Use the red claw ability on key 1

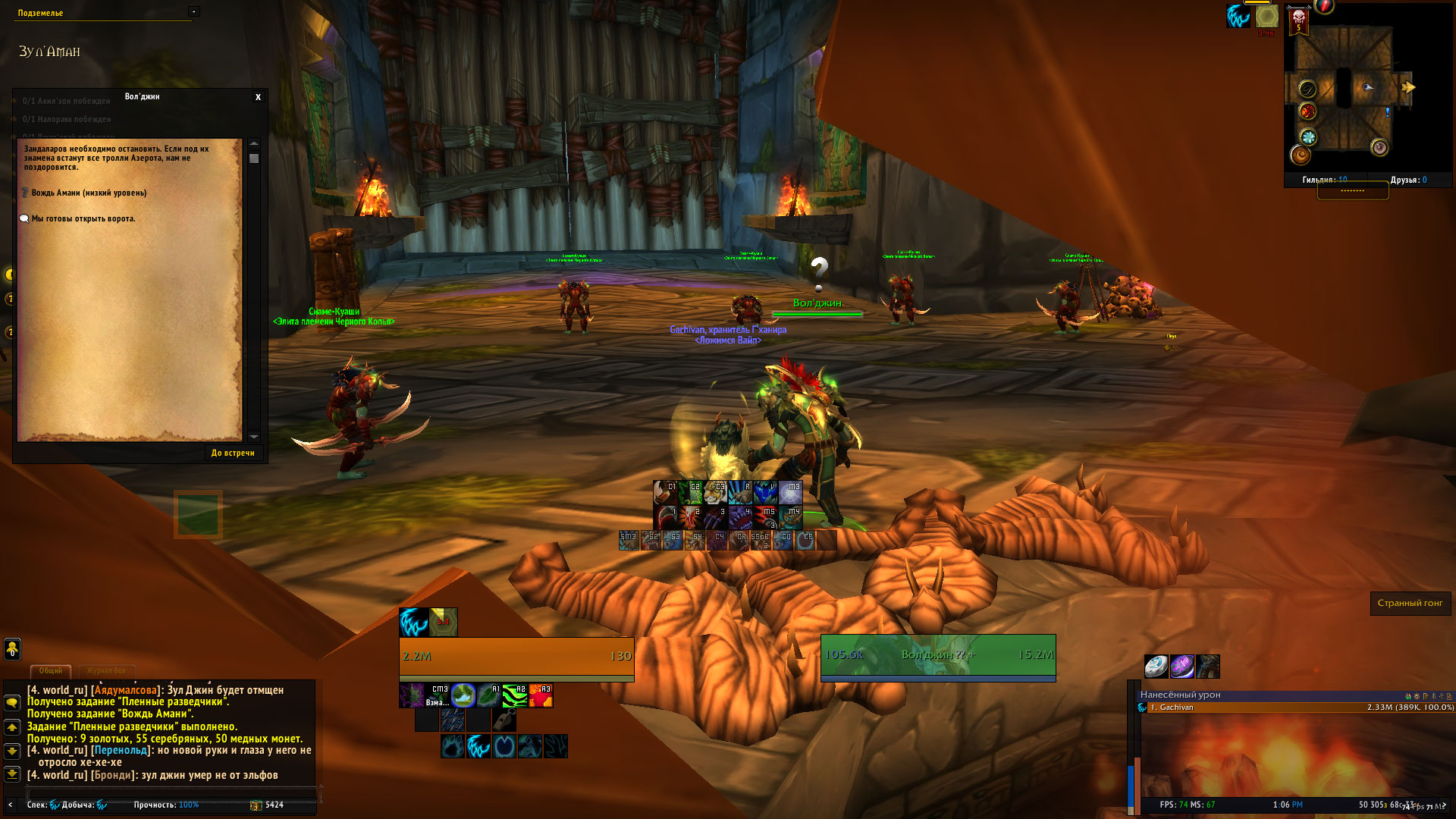point(665,518)
